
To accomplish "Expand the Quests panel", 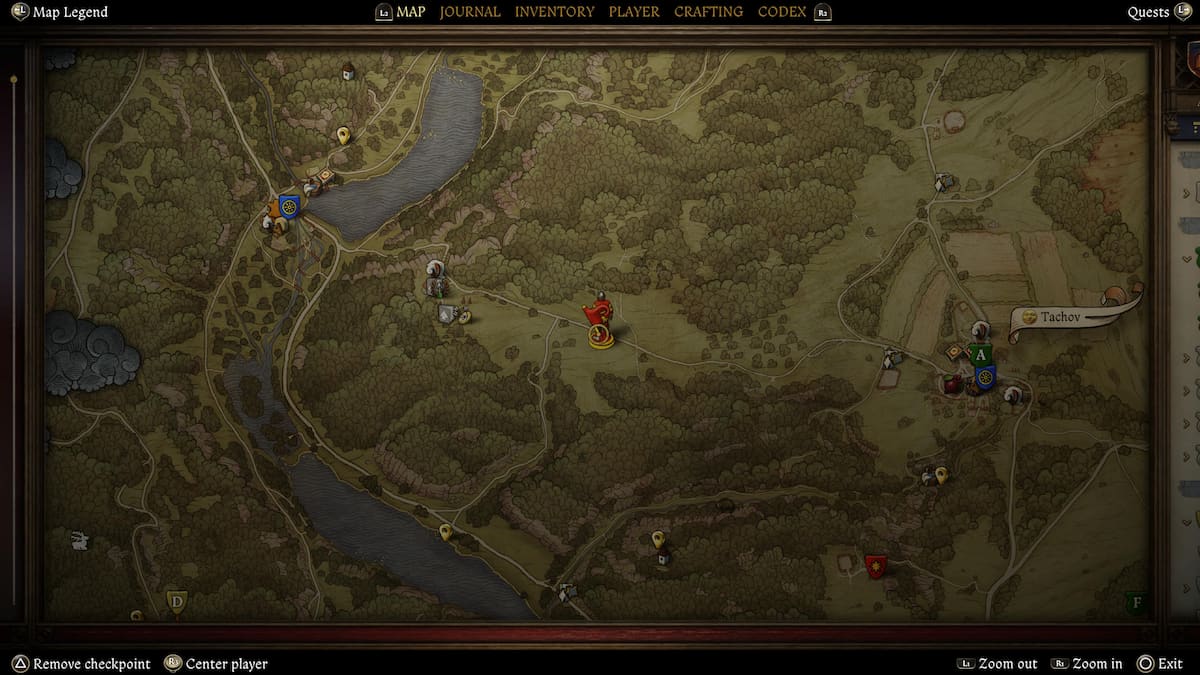I will pos(1148,12).
